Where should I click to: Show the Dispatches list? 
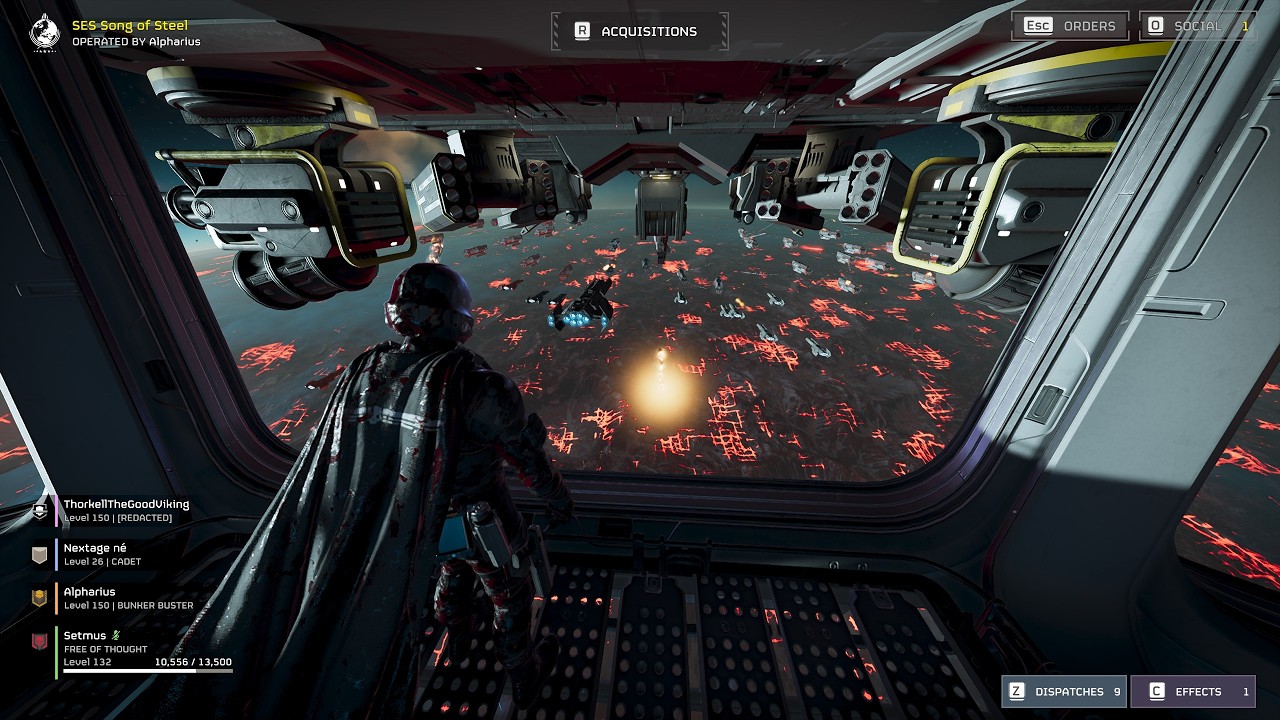[x=1064, y=691]
